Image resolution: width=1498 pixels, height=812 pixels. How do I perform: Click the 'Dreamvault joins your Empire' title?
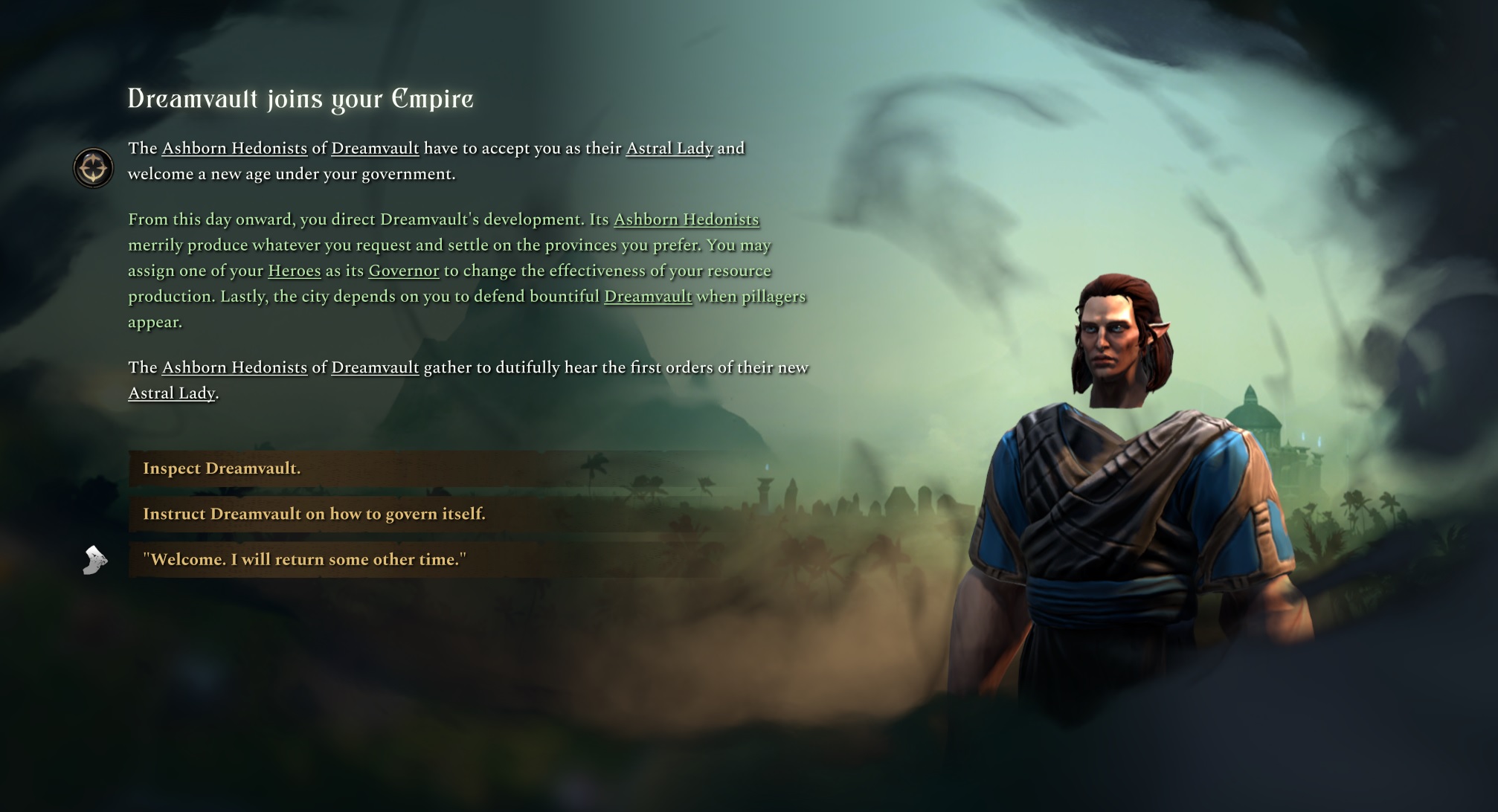click(x=300, y=99)
